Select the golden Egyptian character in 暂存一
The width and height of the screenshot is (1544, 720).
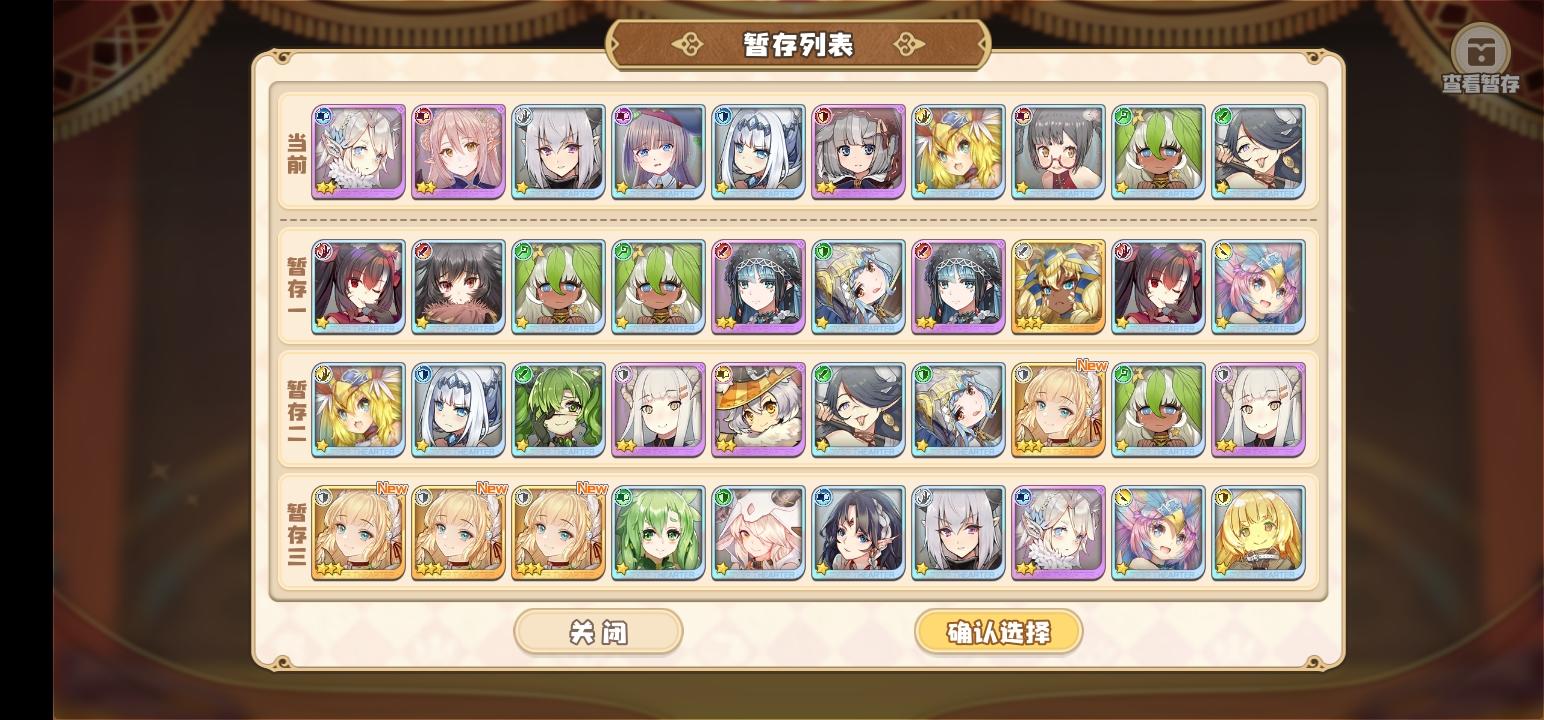1058,287
